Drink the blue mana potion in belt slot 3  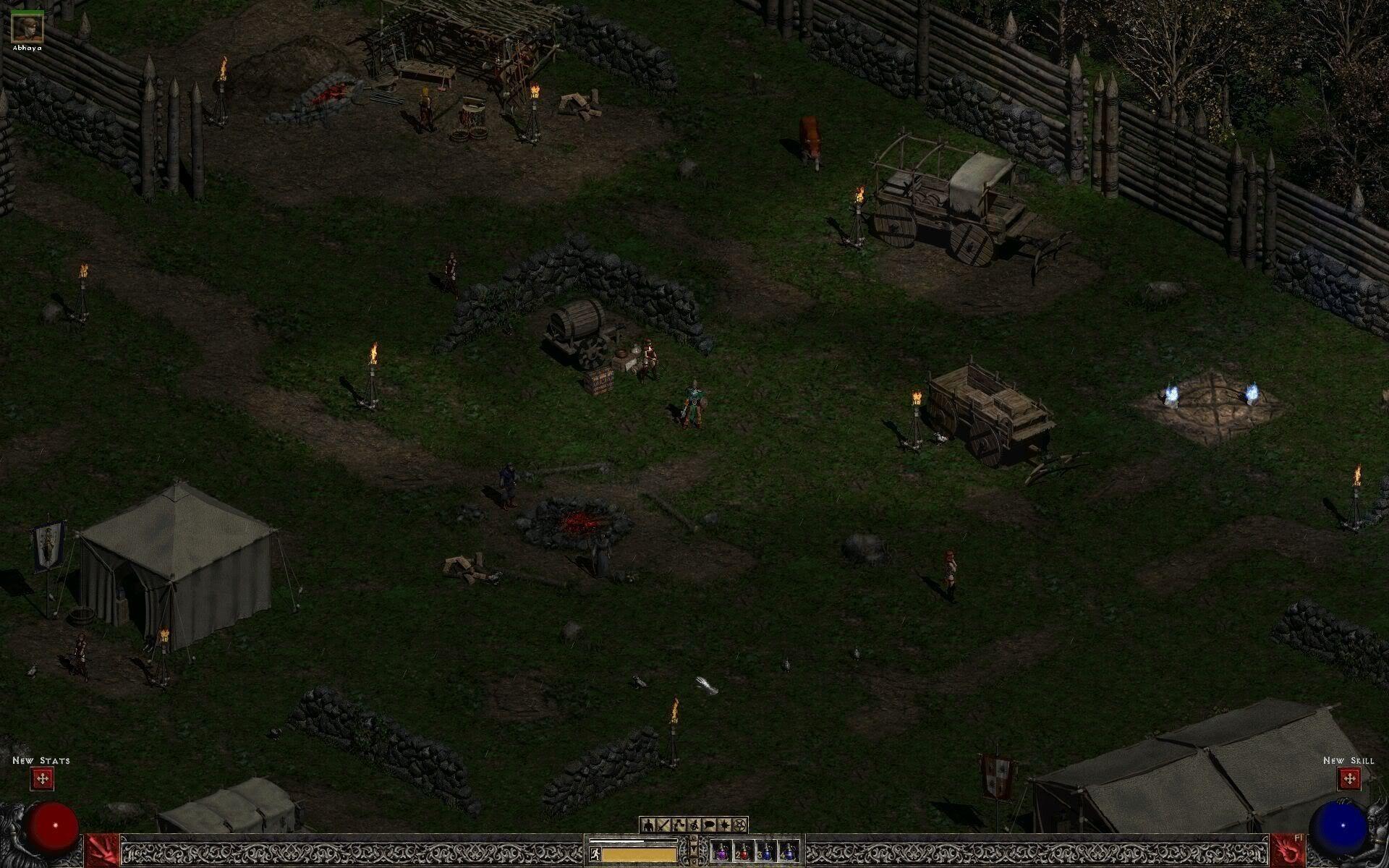click(x=767, y=854)
